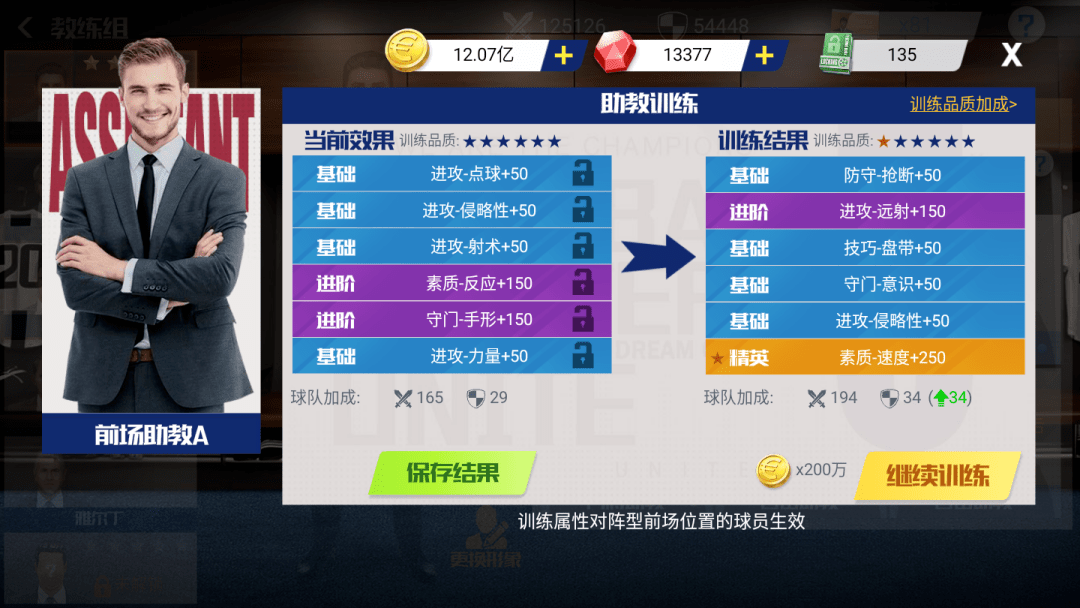Add more red gems with plus button
Image resolution: width=1080 pixels, height=608 pixels.
pos(765,55)
